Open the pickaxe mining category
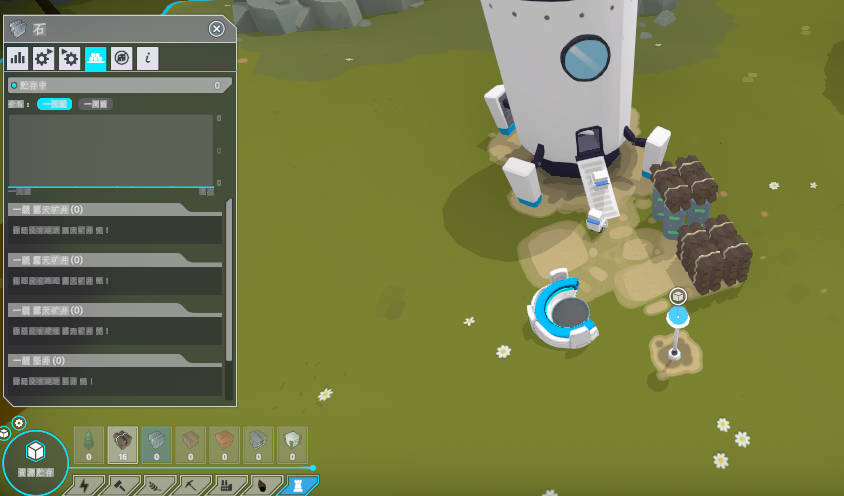844x496 pixels. coord(190,486)
